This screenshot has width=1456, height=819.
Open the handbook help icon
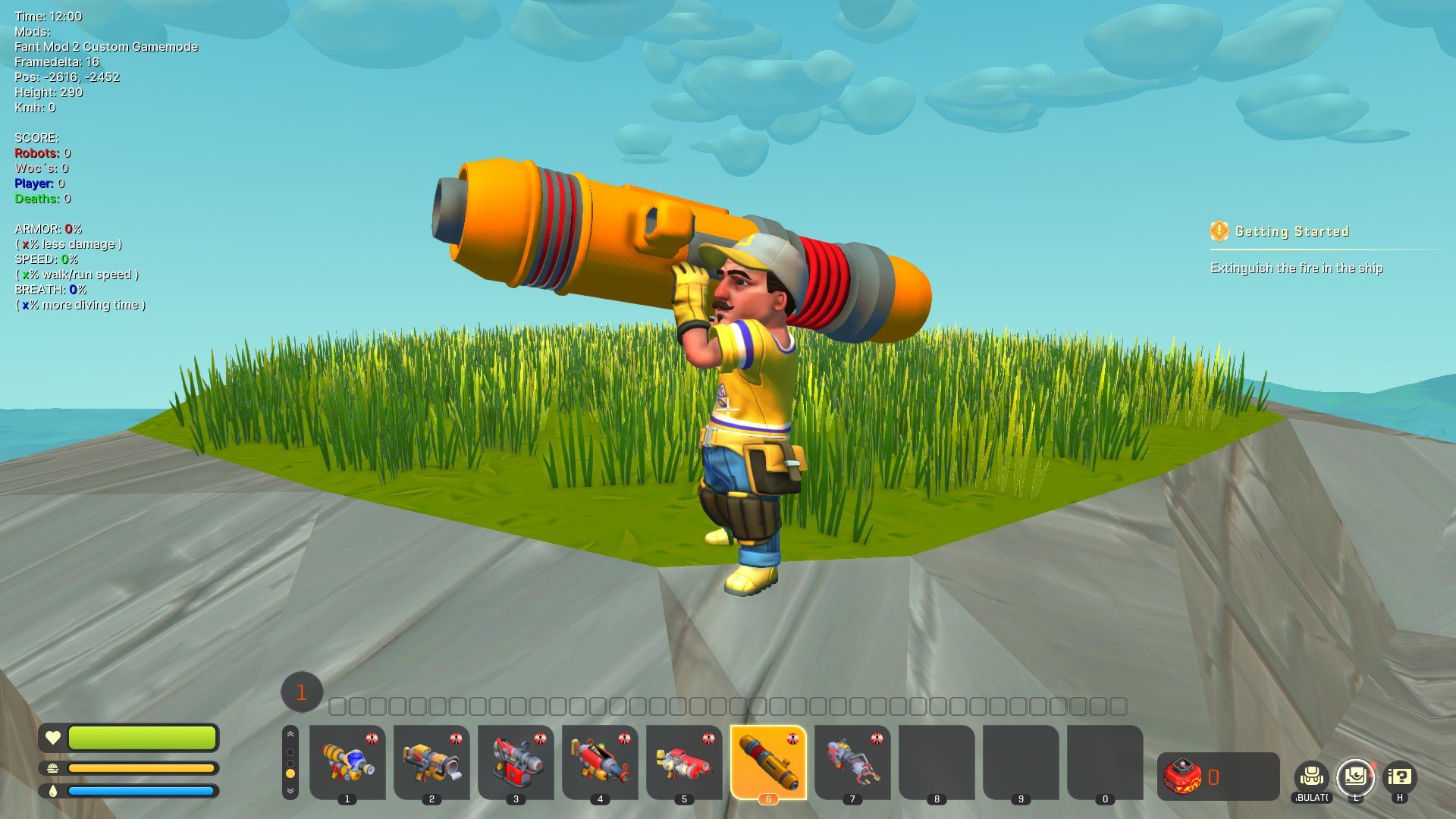coord(1399,777)
